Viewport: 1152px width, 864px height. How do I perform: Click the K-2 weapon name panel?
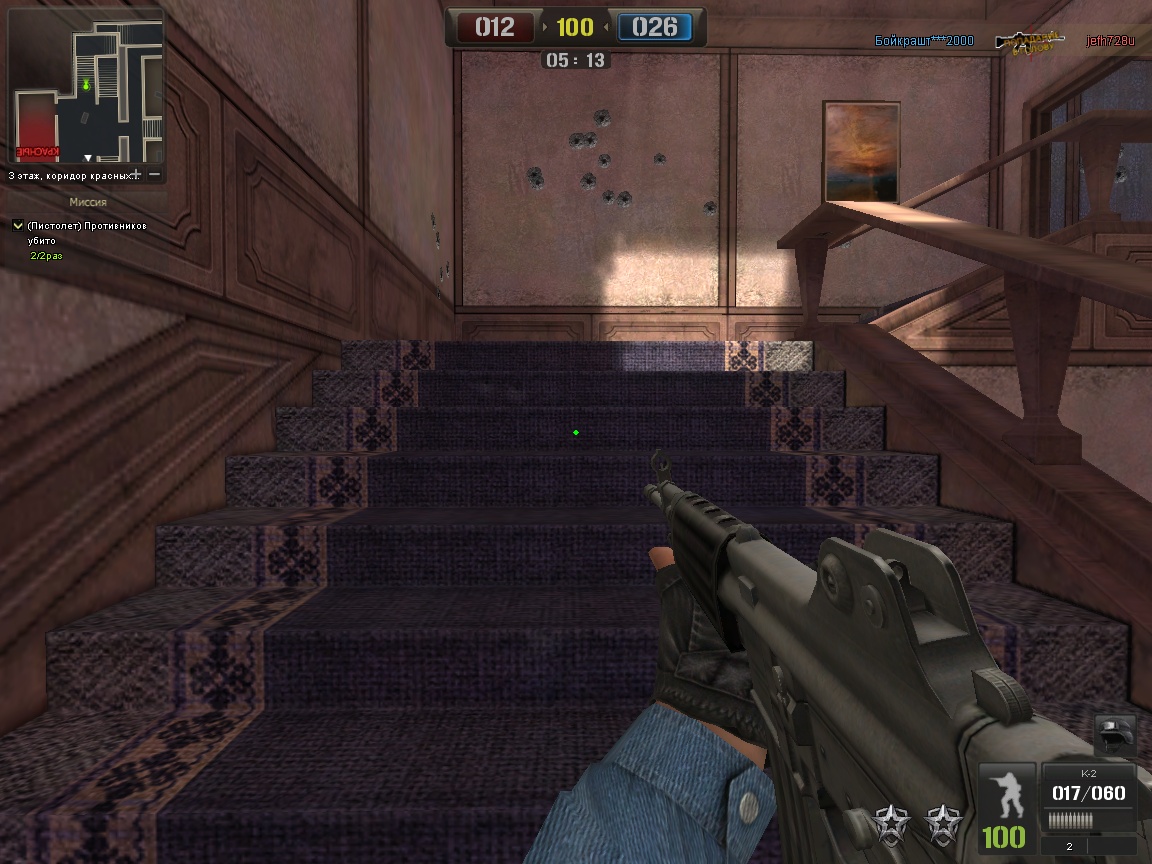(1088, 774)
